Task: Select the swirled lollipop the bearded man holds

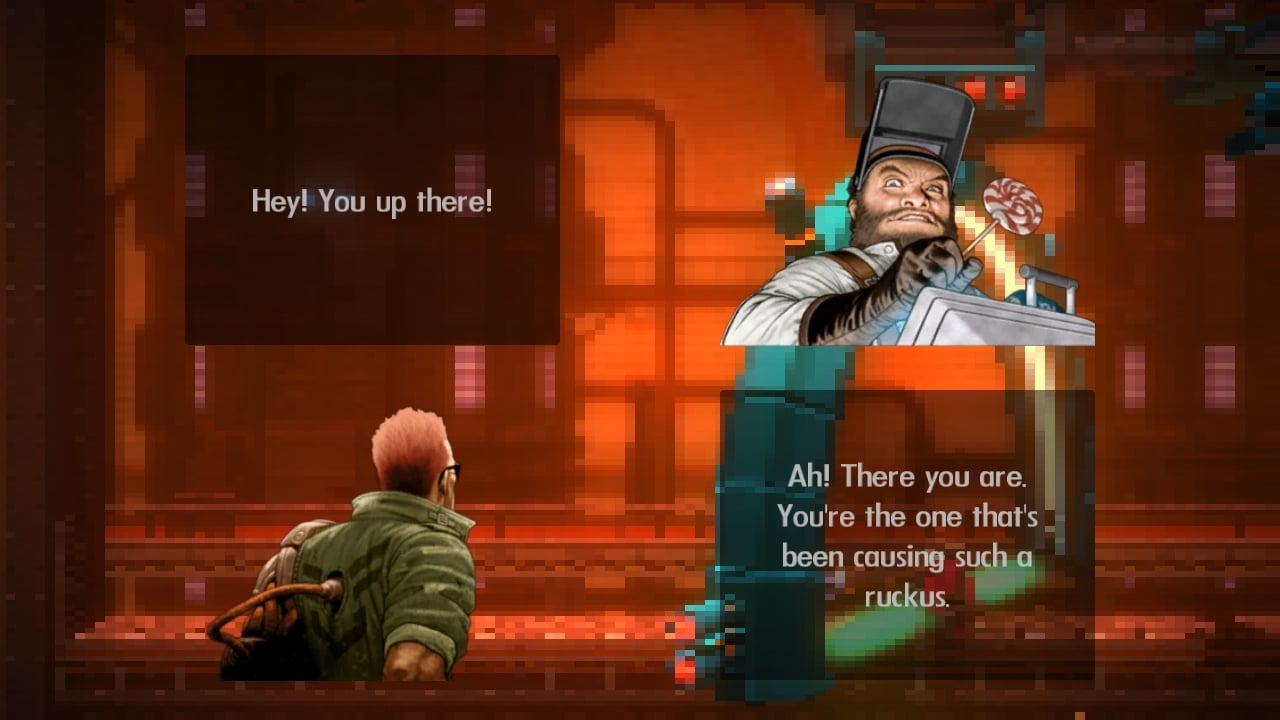Action: pos(1013,205)
